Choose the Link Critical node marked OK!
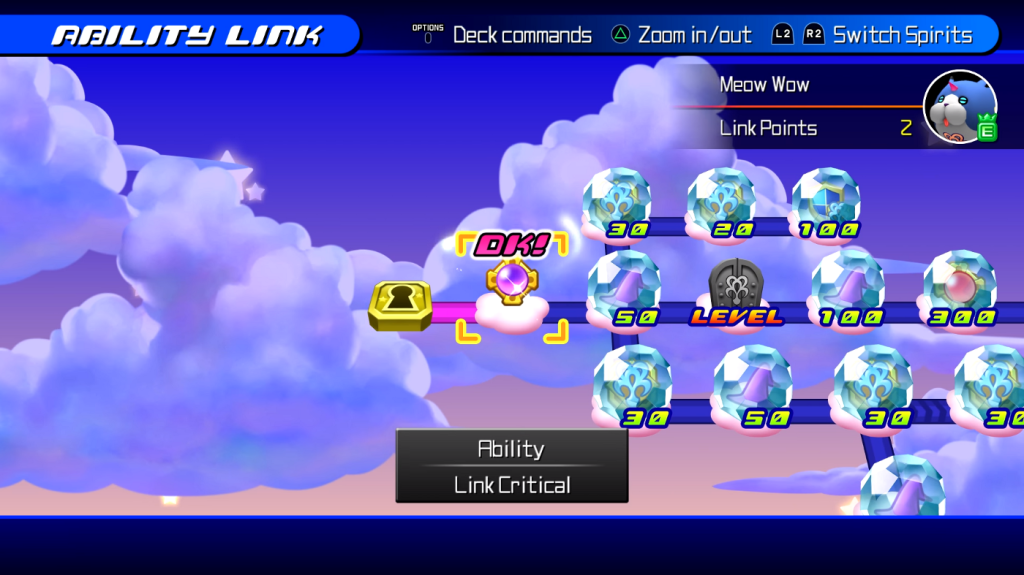 (x=511, y=287)
